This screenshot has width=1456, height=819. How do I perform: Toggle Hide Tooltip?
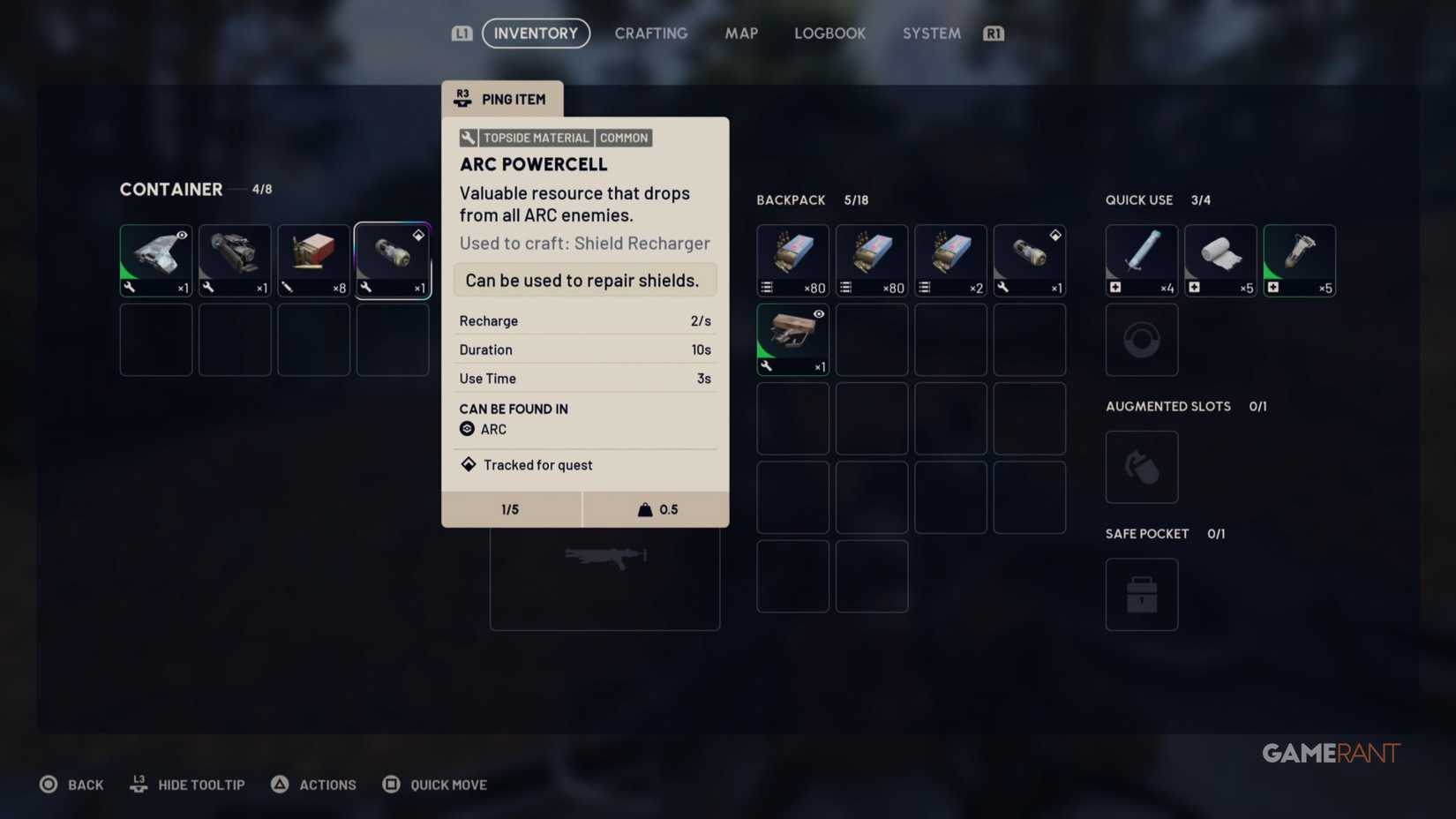(187, 784)
